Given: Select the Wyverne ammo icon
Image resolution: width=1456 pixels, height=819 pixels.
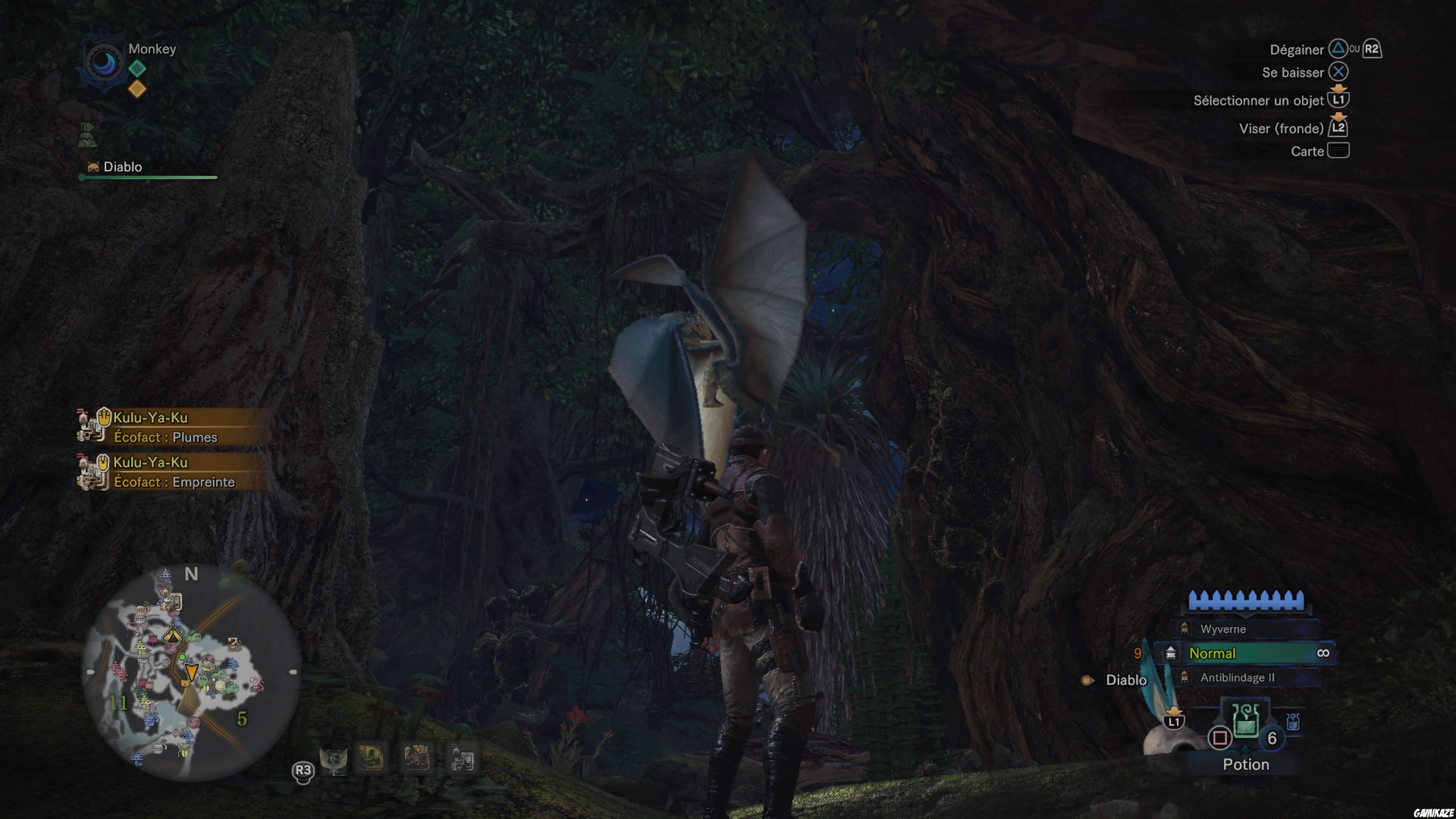Looking at the screenshot, I should (1184, 629).
